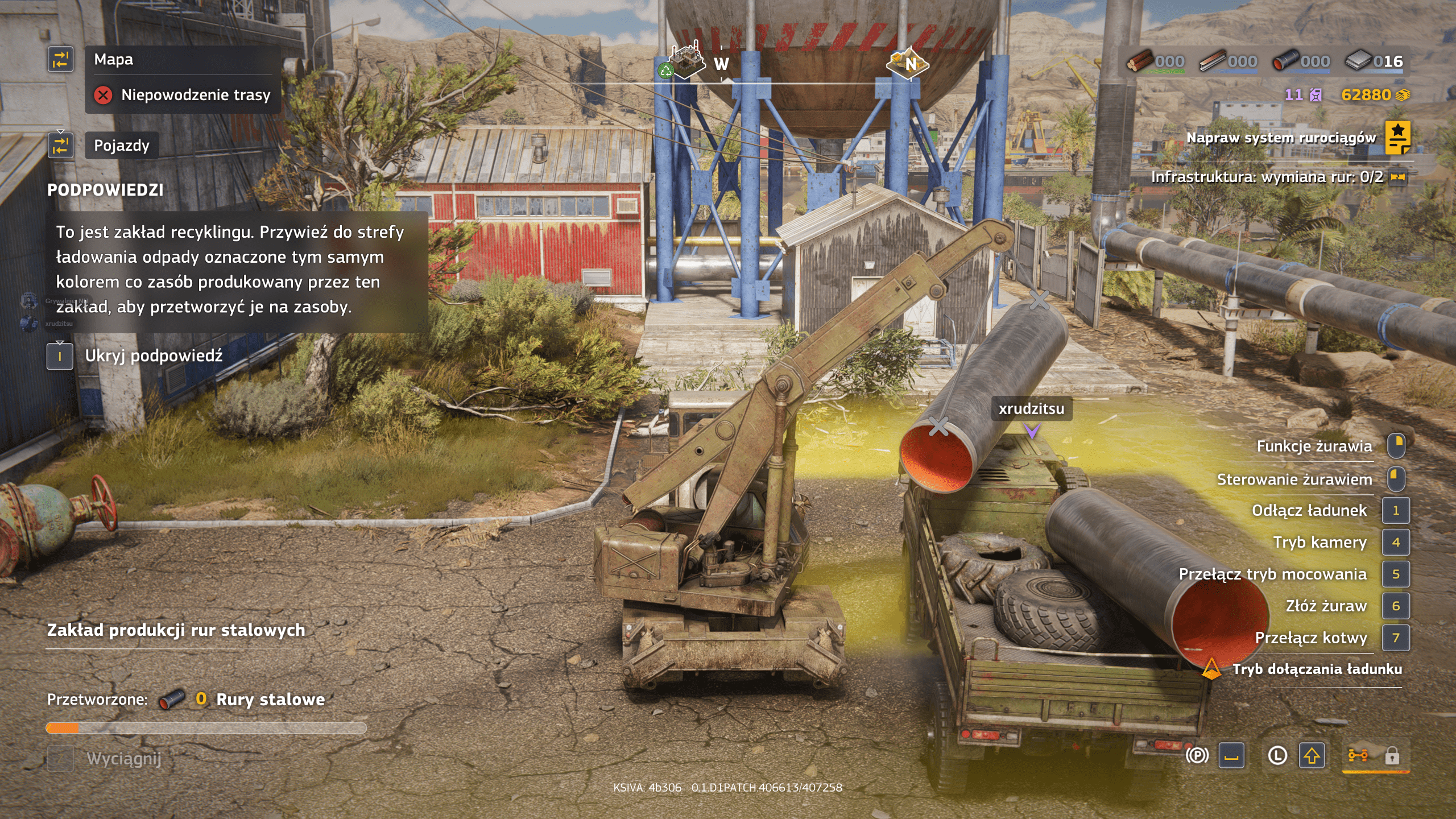Open the Napraw system rurociągów objective
This screenshot has width=1456, height=819.
[x=1280, y=138]
